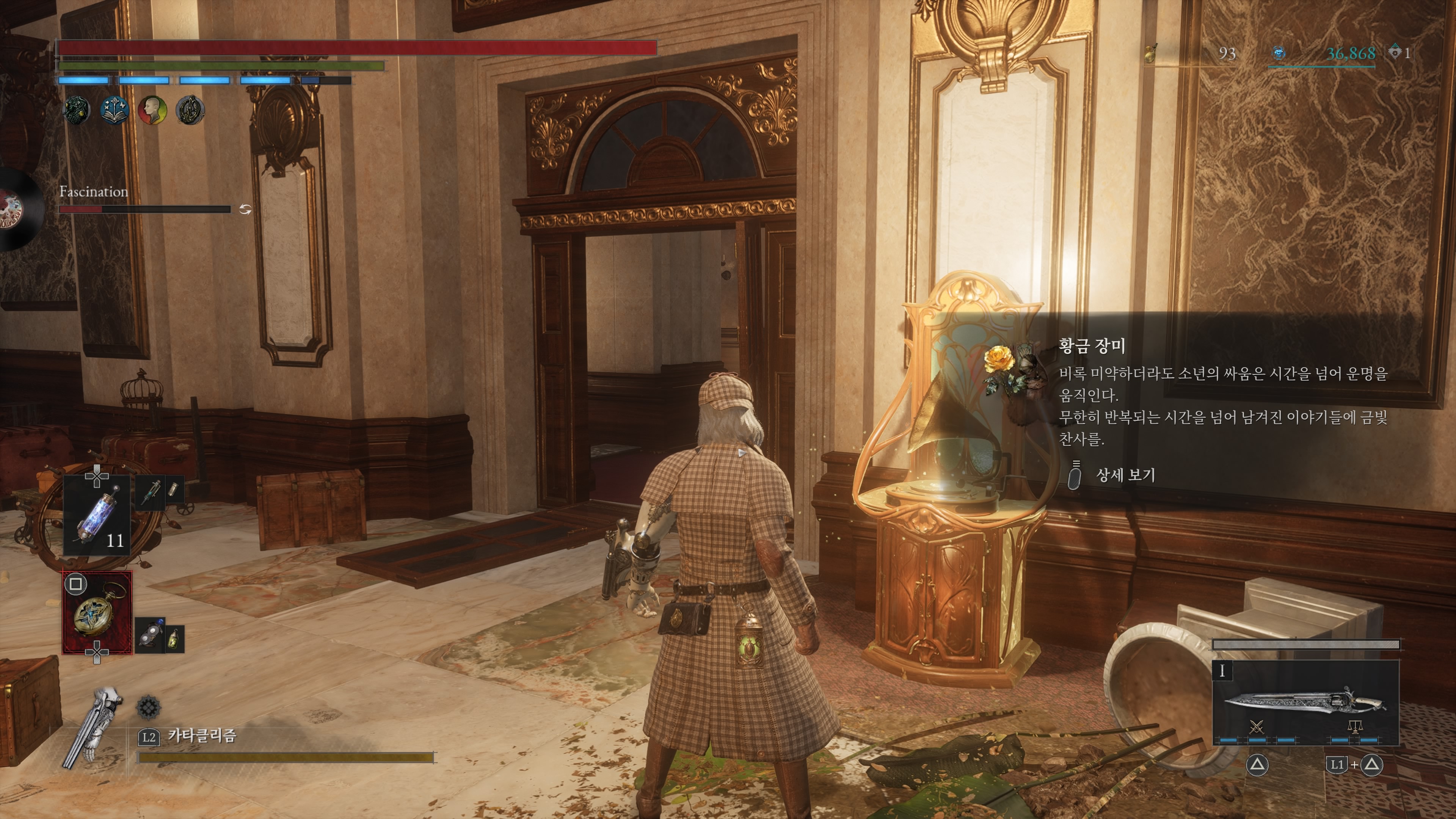Click the Fascination vinyl record icon
The image size is (1456, 819).
[x=17, y=210]
